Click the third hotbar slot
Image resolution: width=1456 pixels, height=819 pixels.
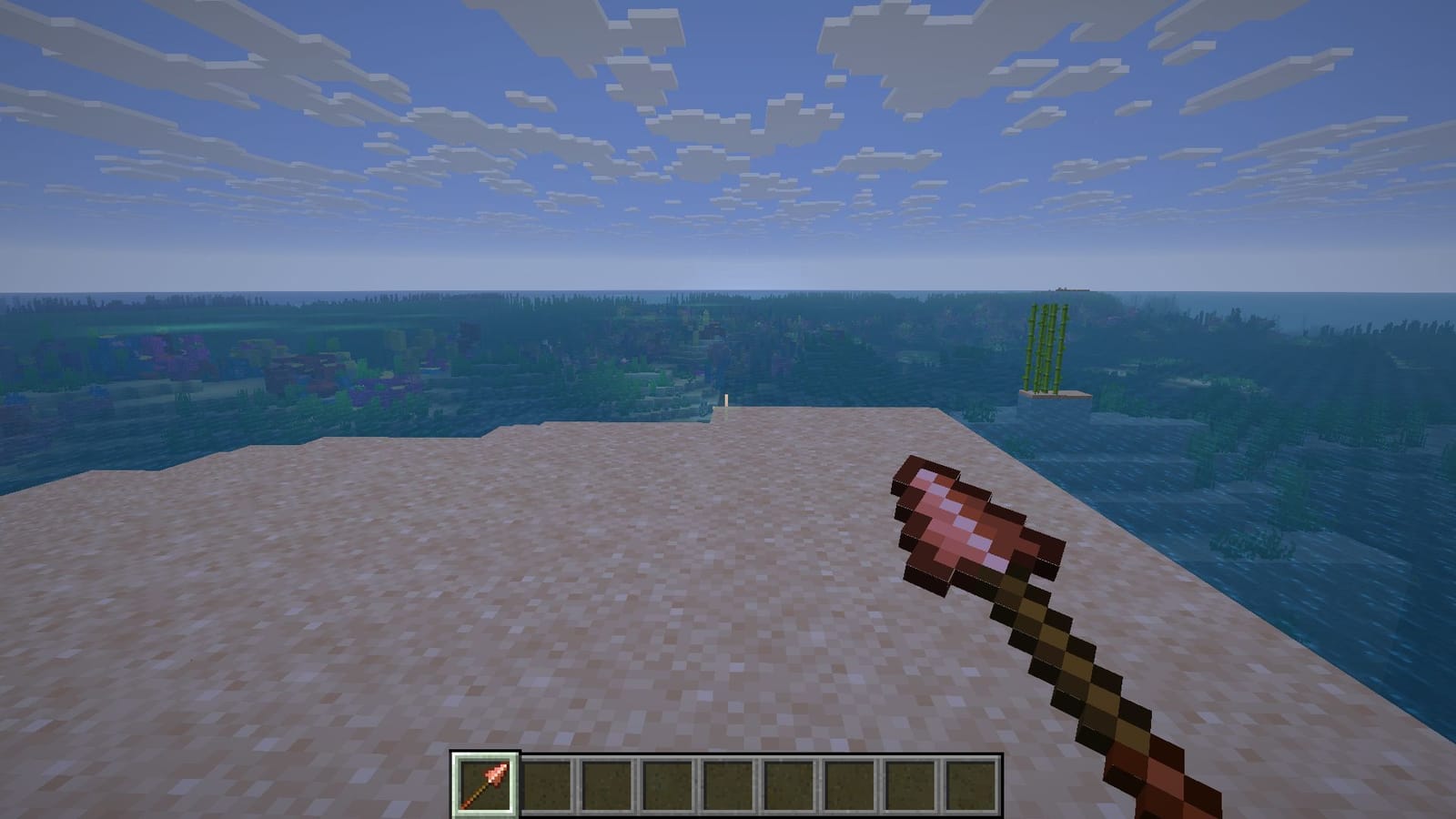(606, 784)
